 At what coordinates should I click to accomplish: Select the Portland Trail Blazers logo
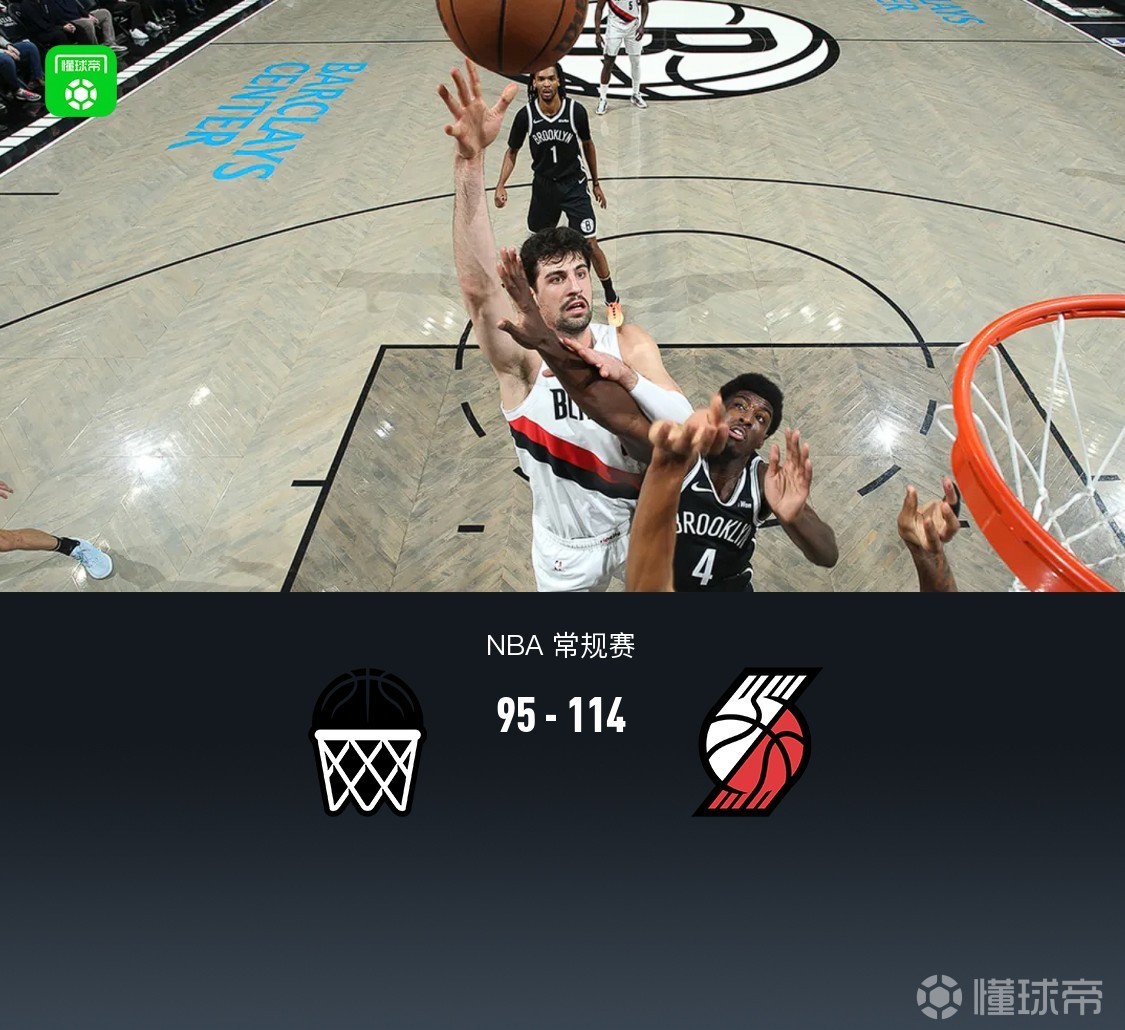click(757, 741)
